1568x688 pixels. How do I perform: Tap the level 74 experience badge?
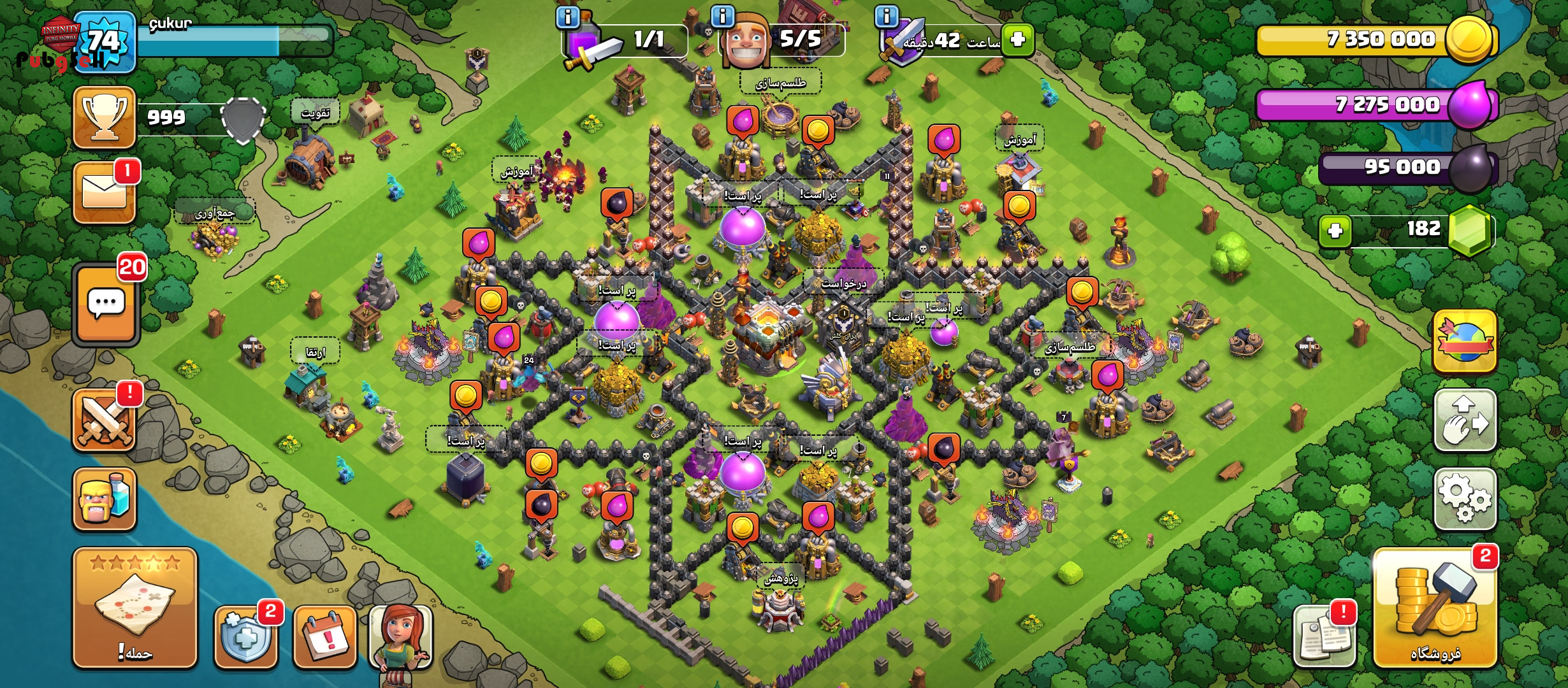[x=104, y=42]
